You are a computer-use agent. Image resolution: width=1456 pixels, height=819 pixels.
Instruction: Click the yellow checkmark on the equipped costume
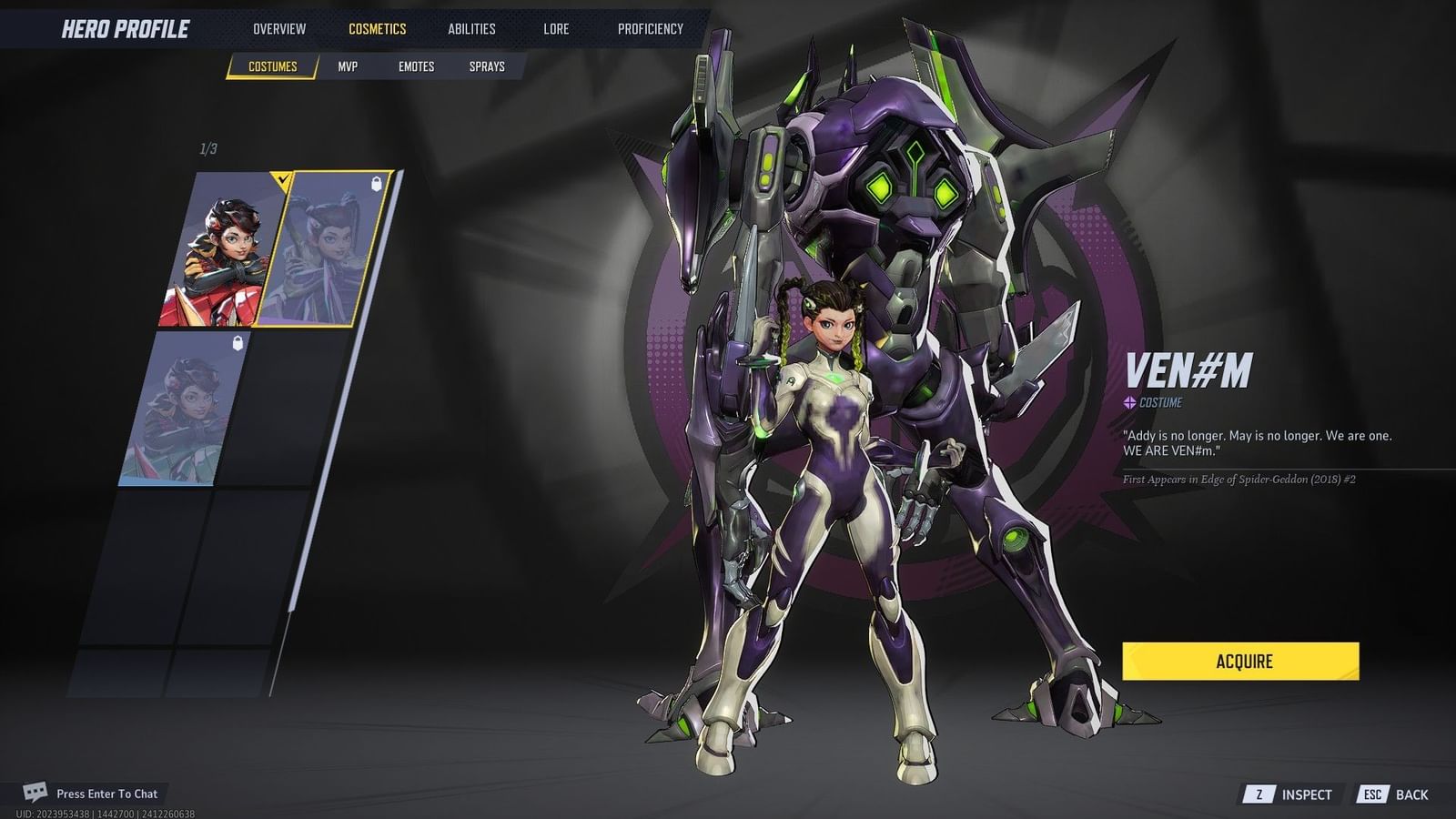pos(283,180)
